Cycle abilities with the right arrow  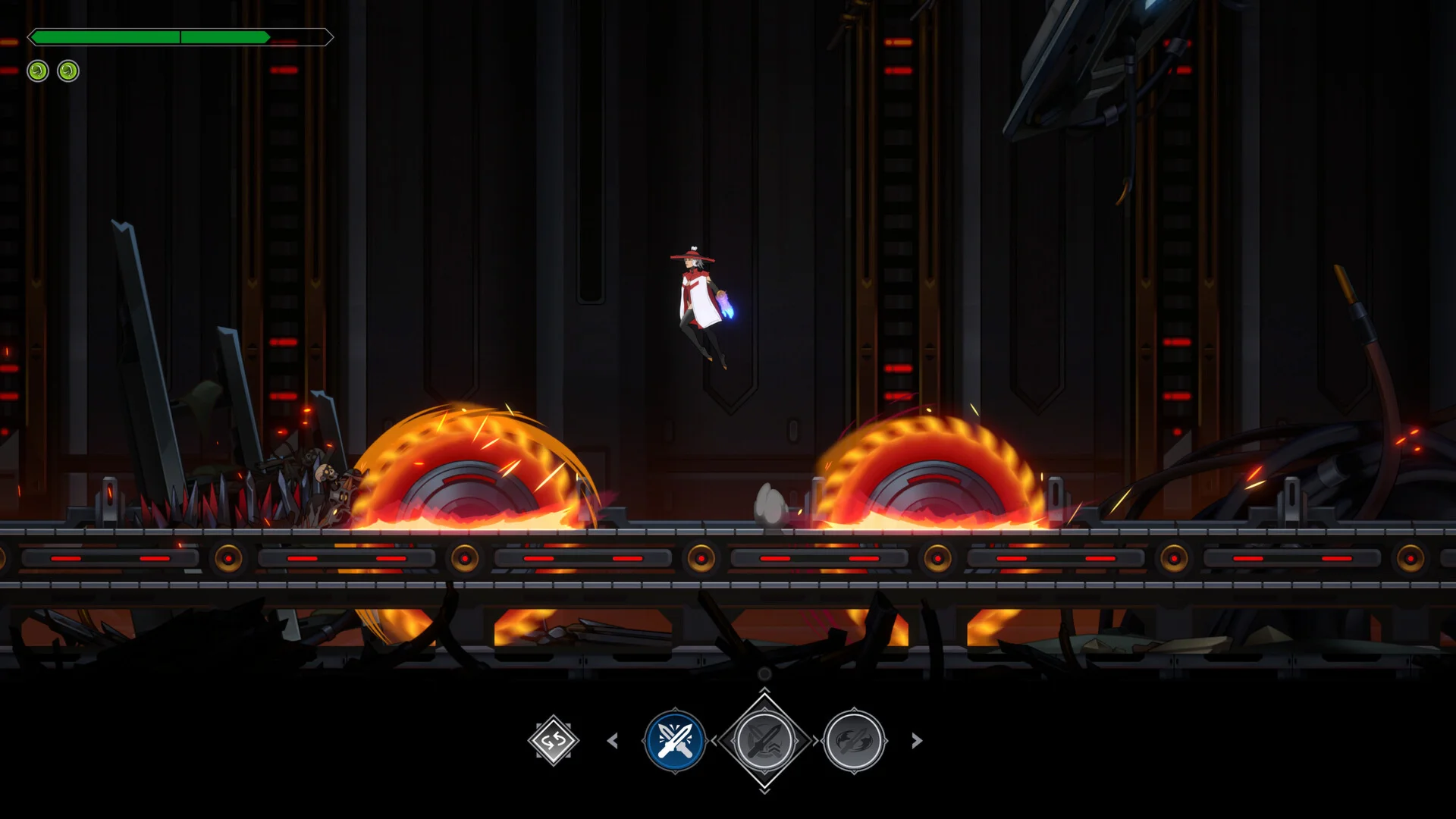[x=916, y=740]
